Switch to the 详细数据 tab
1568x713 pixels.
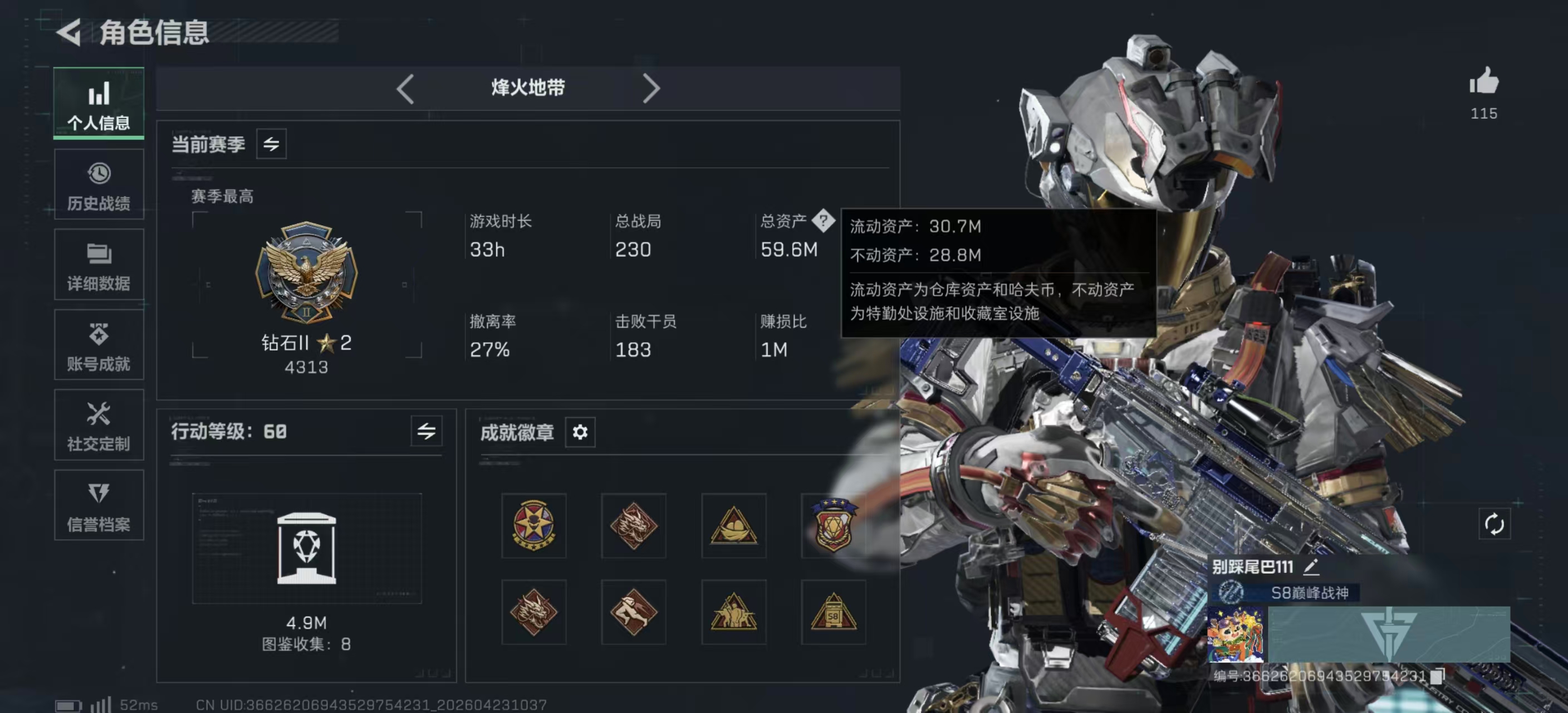(99, 265)
